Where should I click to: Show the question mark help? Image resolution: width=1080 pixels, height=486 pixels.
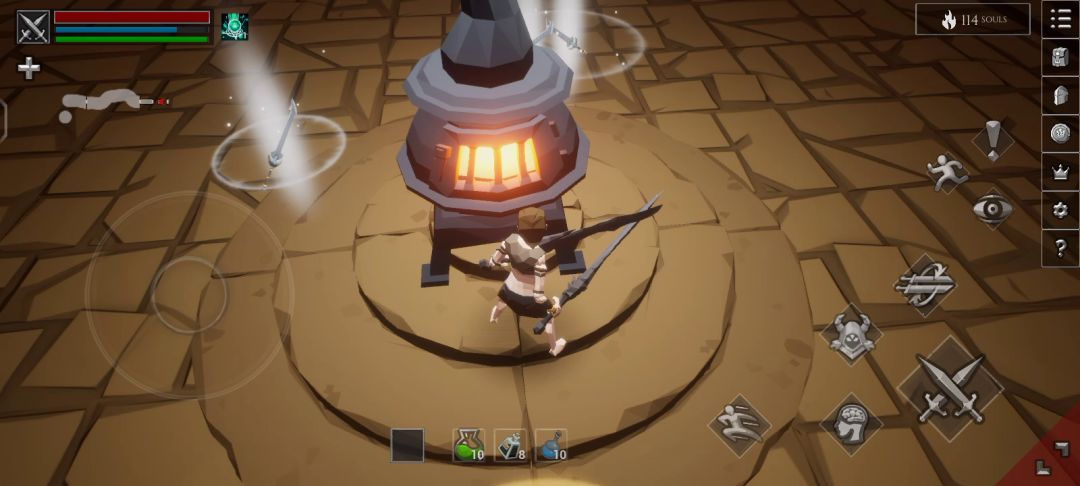point(1060,247)
